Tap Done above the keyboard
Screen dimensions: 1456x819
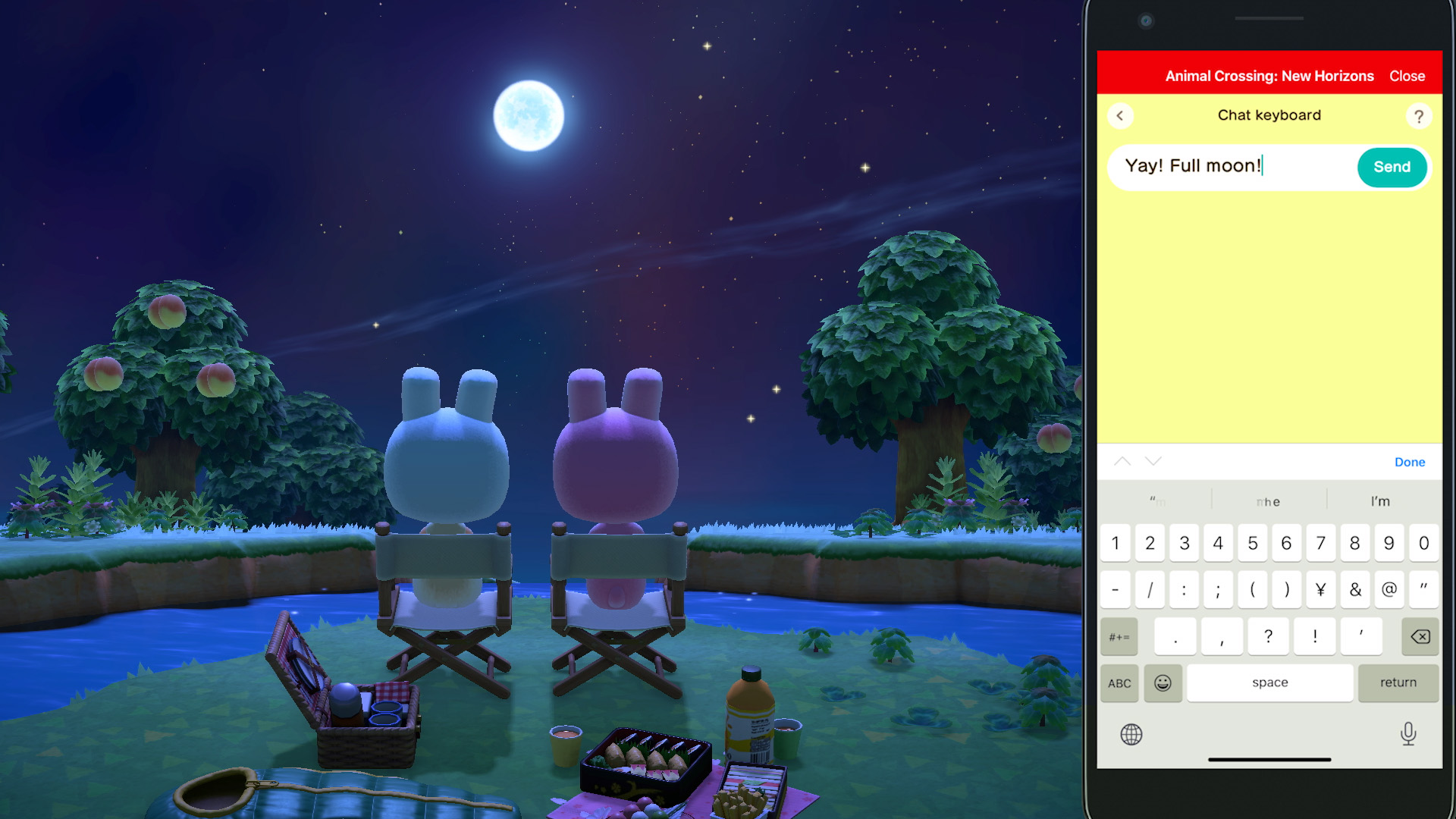pyautogui.click(x=1410, y=462)
